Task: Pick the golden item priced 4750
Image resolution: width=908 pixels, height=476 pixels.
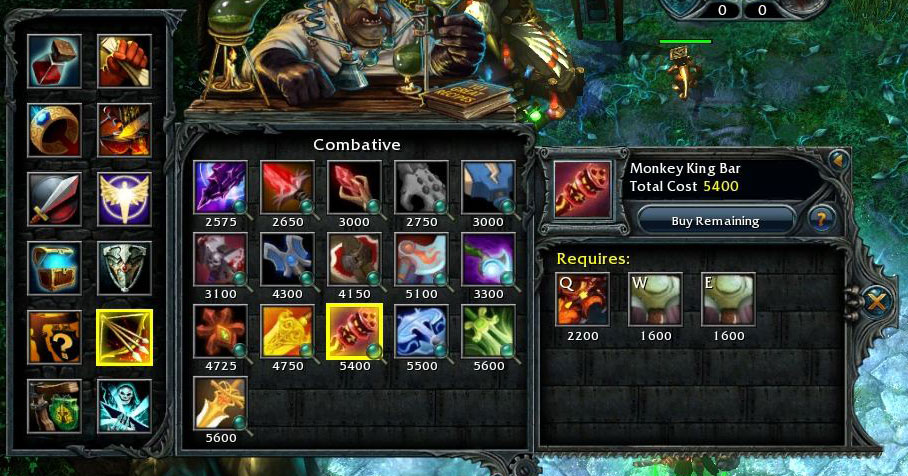Action: [286, 331]
